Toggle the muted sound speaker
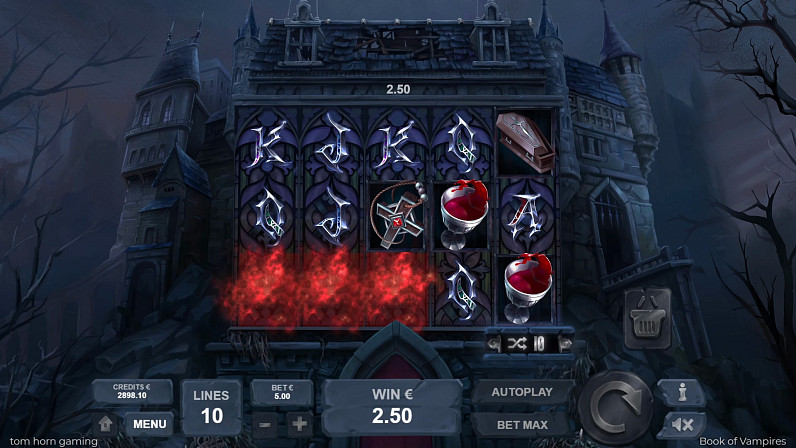This screenshot has height=448, width=796. point(682,424)
